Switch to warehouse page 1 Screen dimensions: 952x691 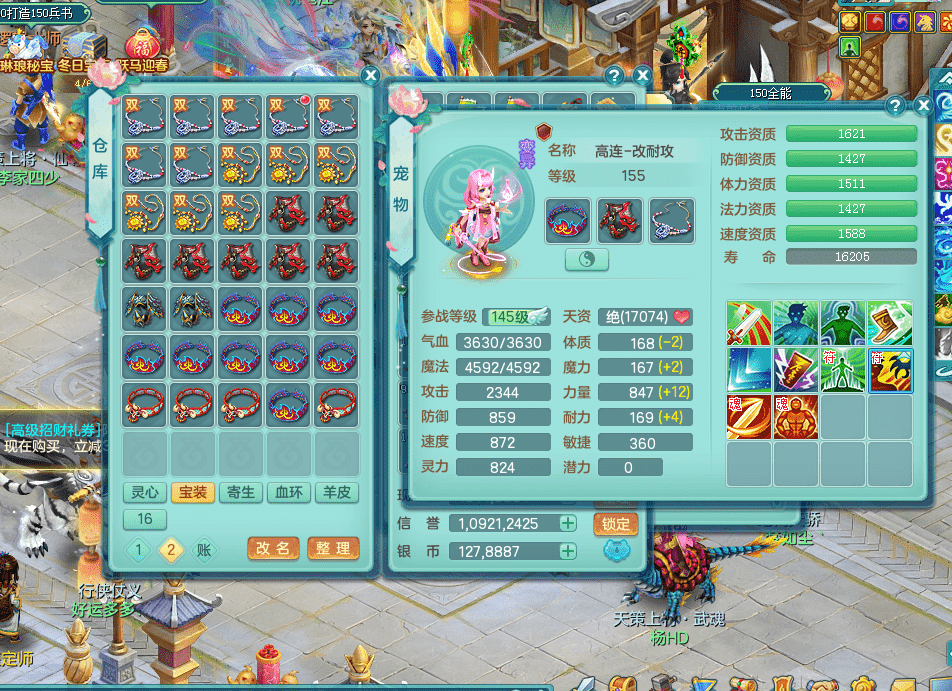point(140,549)
